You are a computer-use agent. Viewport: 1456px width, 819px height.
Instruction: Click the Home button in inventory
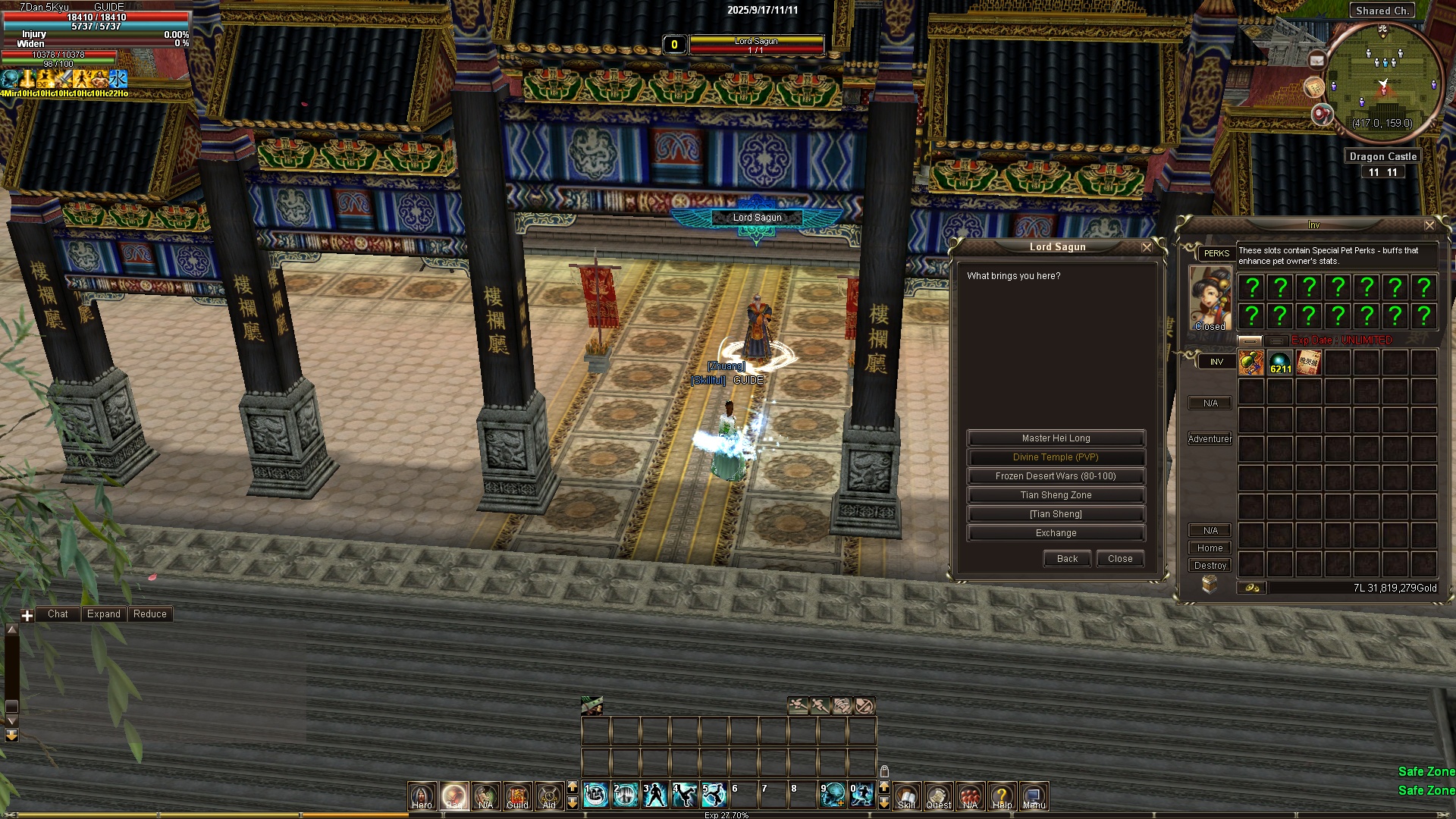click(x=1210, y=548)
